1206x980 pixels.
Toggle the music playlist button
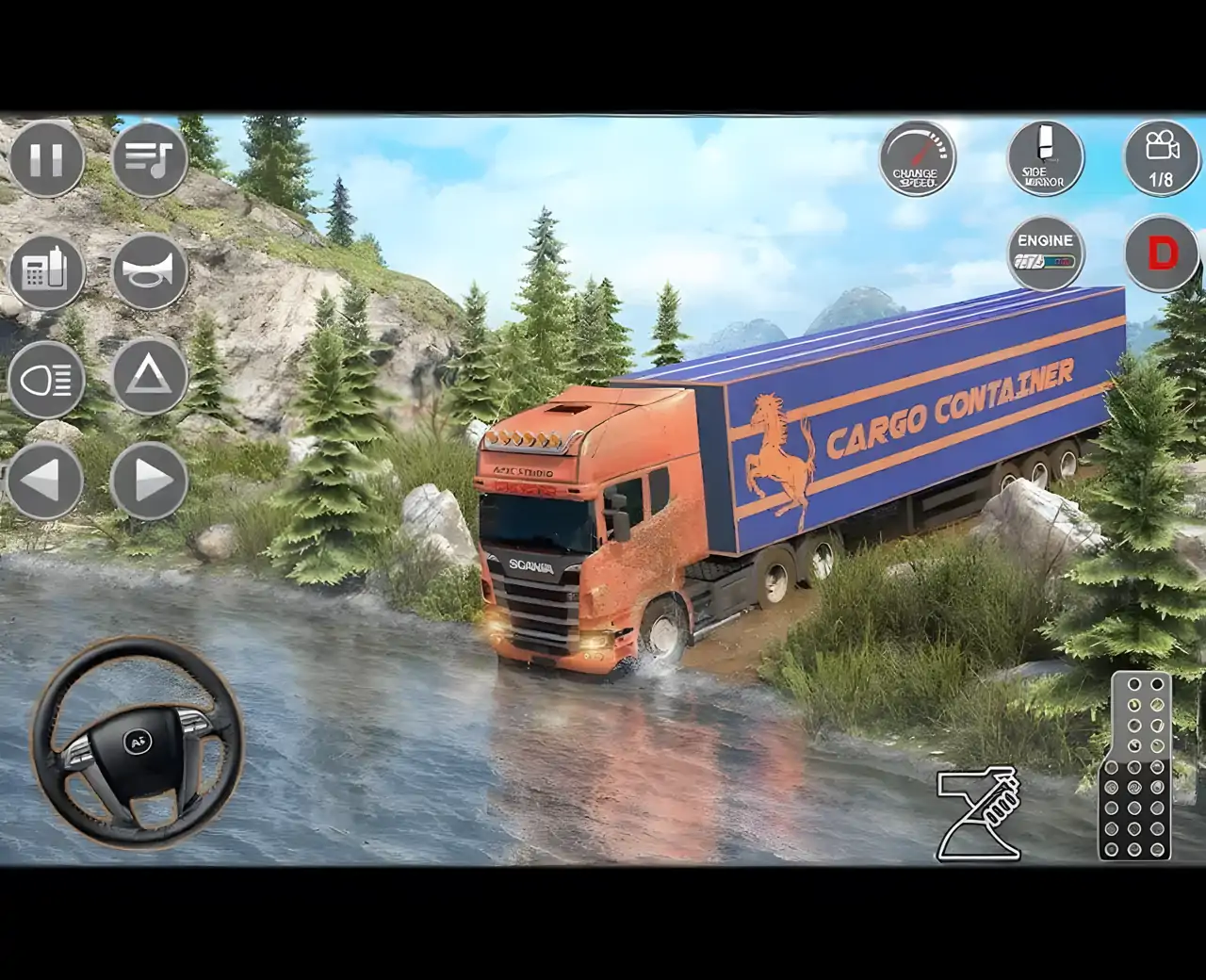149,159
